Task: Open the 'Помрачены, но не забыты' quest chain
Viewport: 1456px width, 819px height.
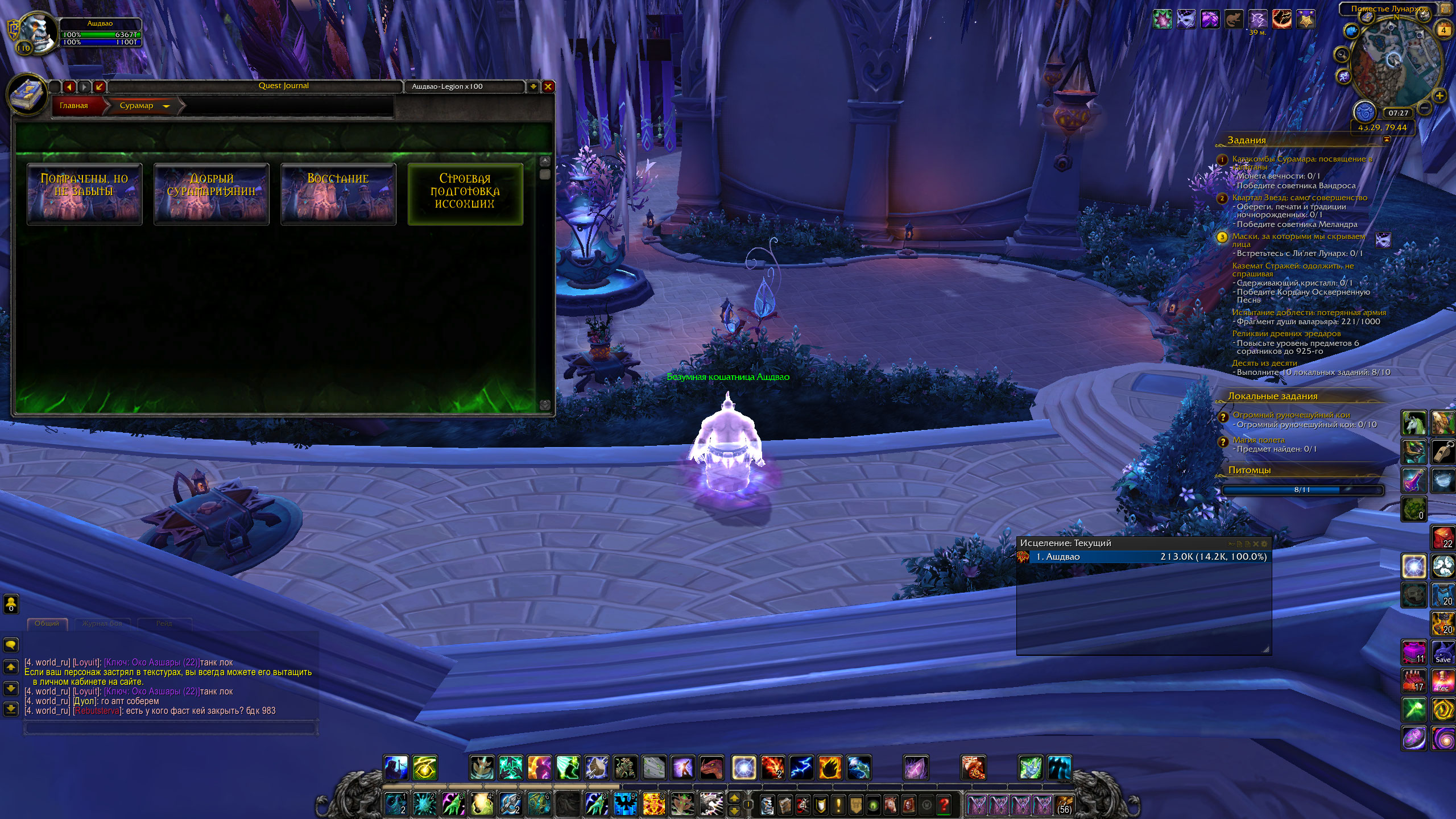Action: 85,194
